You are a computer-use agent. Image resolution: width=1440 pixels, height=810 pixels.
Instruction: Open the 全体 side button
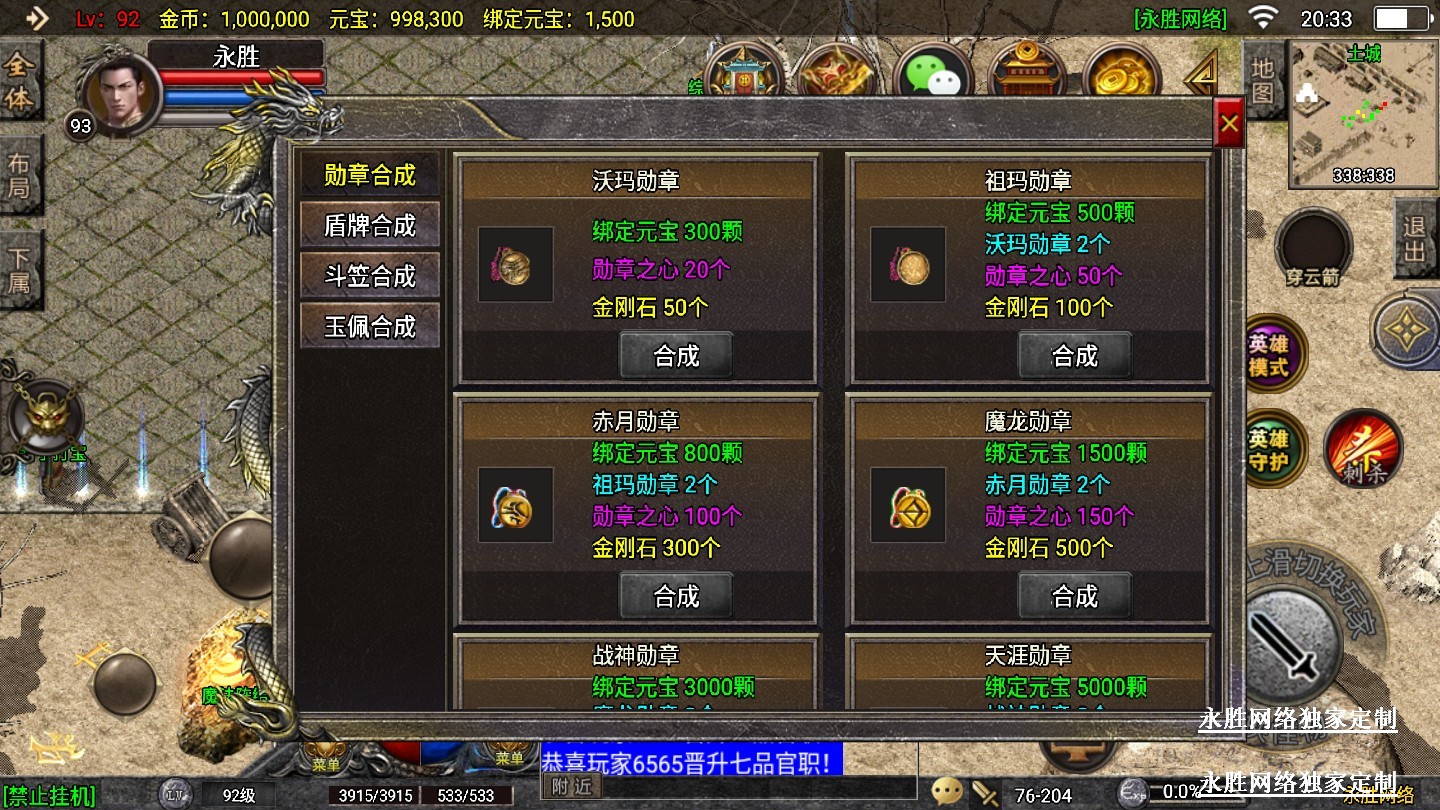(19, 82)
